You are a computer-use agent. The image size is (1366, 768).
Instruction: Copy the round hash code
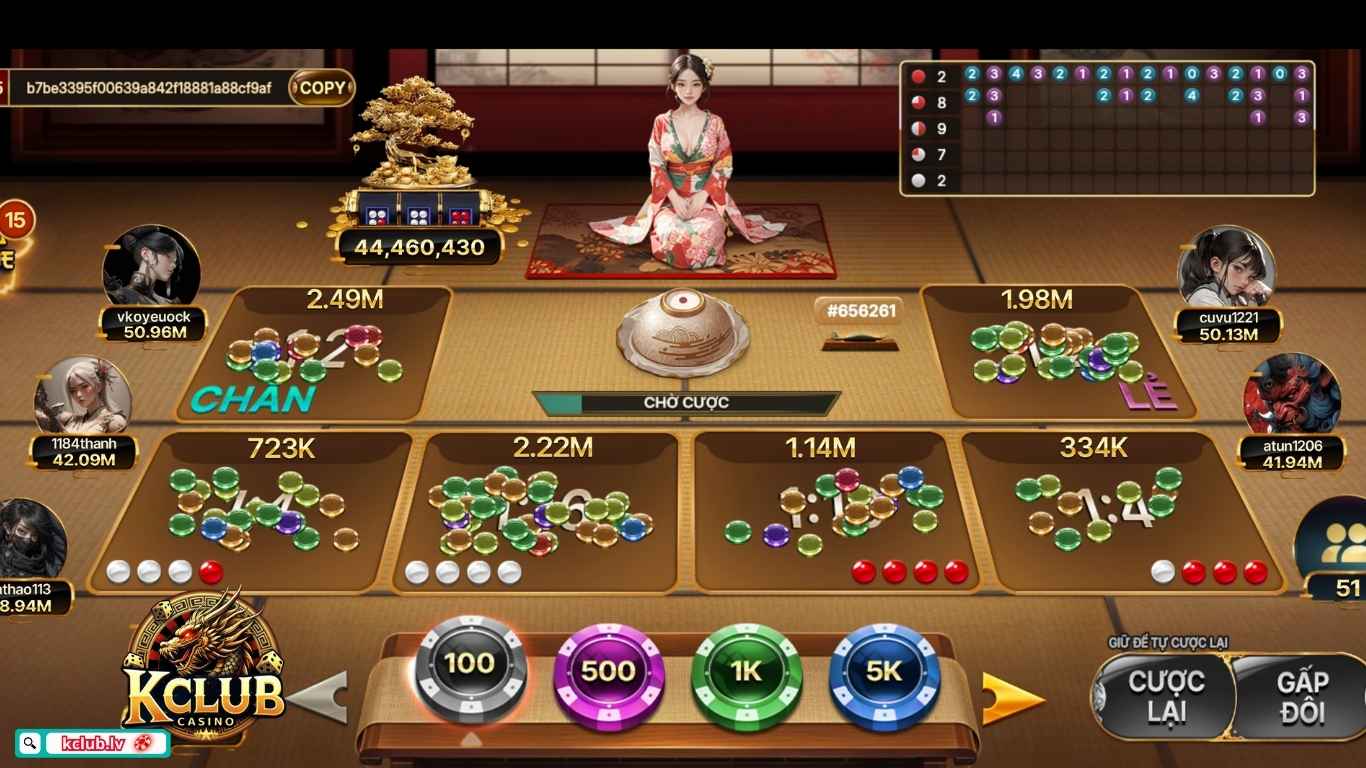[x=322, y=88]
